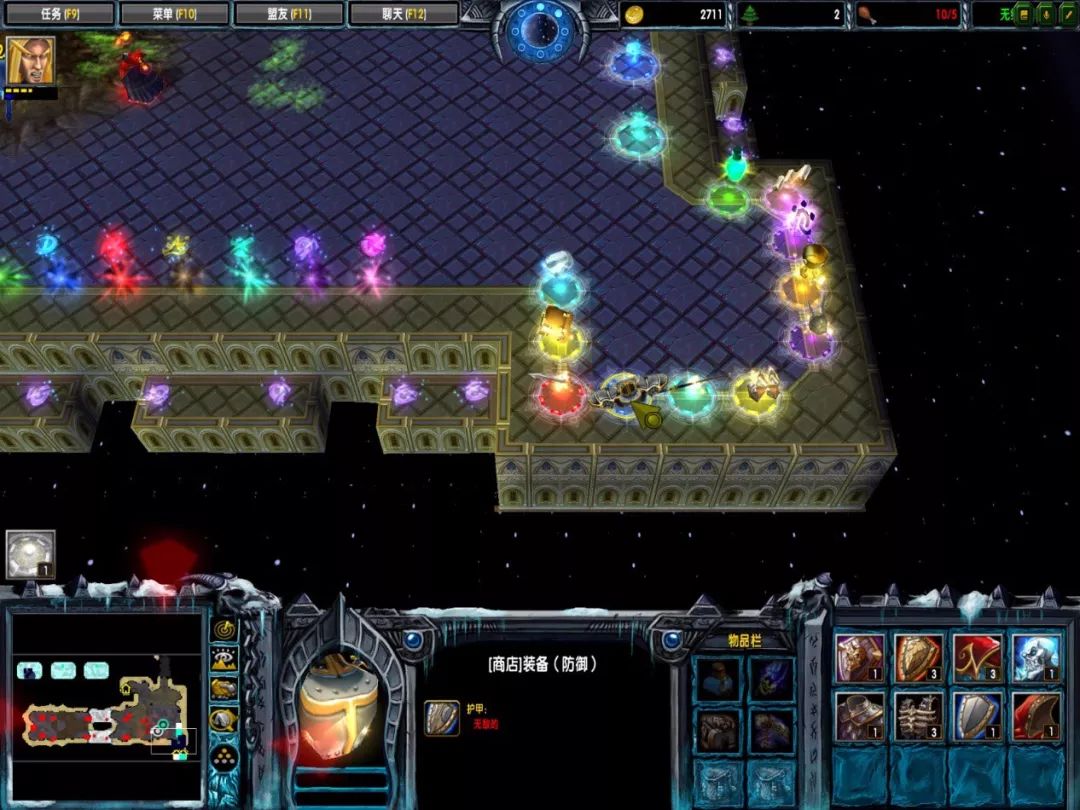Open the 聊天 (F12) chat log
Image resolution: width=1080 pixels, height=810 pixels.
pos(404,14)
